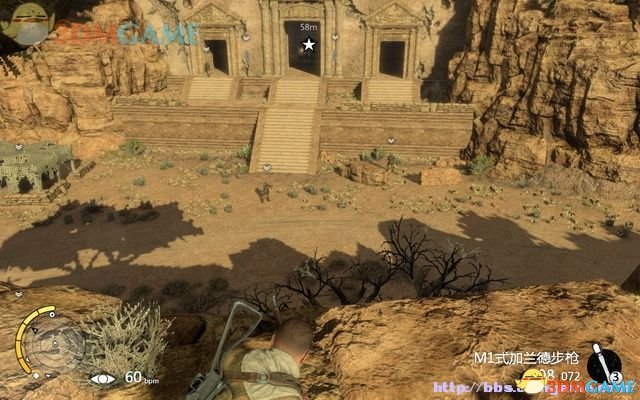
Task: Select the star objective marker
Action: [x=308, y=45]
